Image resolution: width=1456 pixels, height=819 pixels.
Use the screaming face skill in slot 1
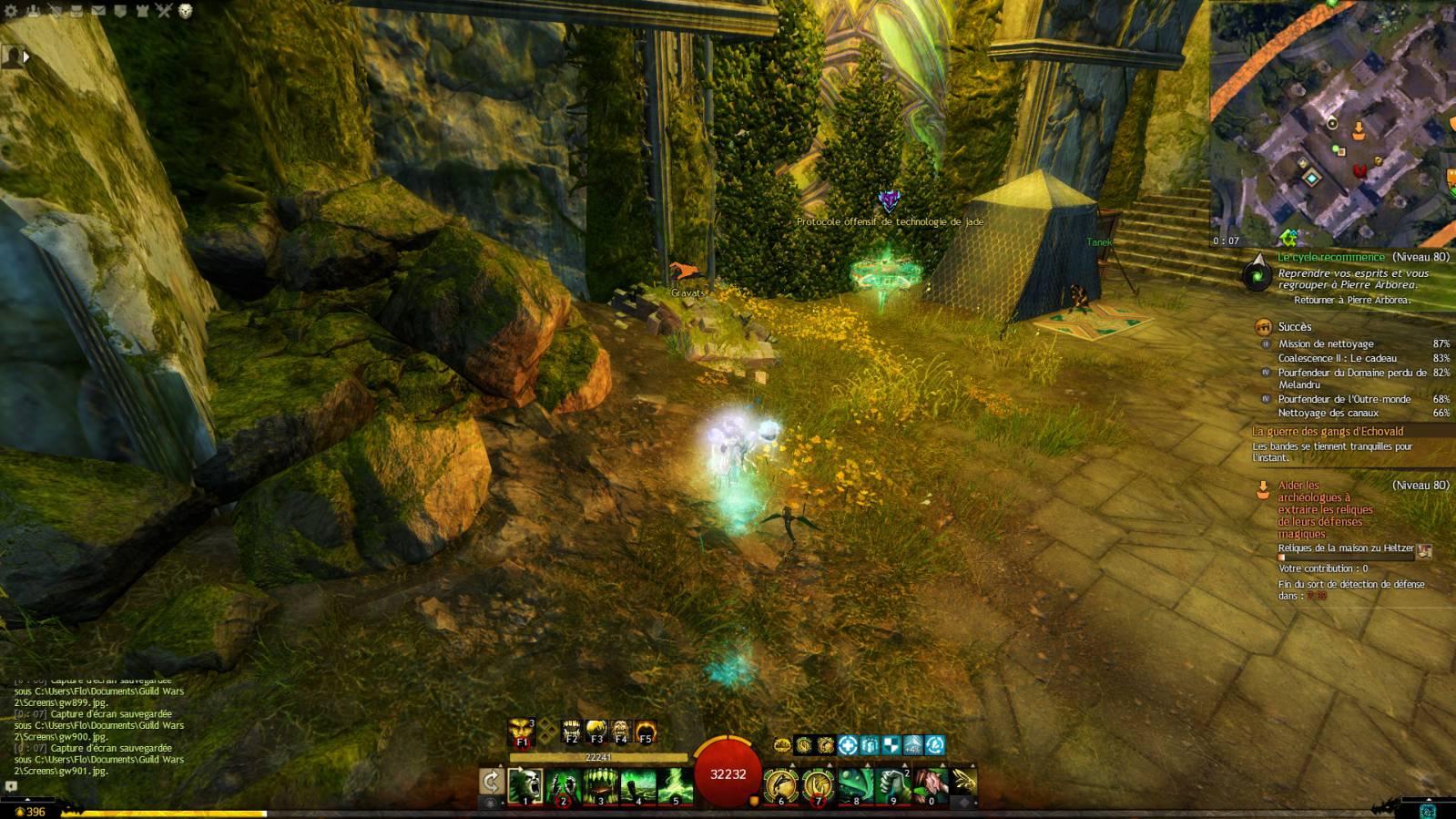click(525, 785)
